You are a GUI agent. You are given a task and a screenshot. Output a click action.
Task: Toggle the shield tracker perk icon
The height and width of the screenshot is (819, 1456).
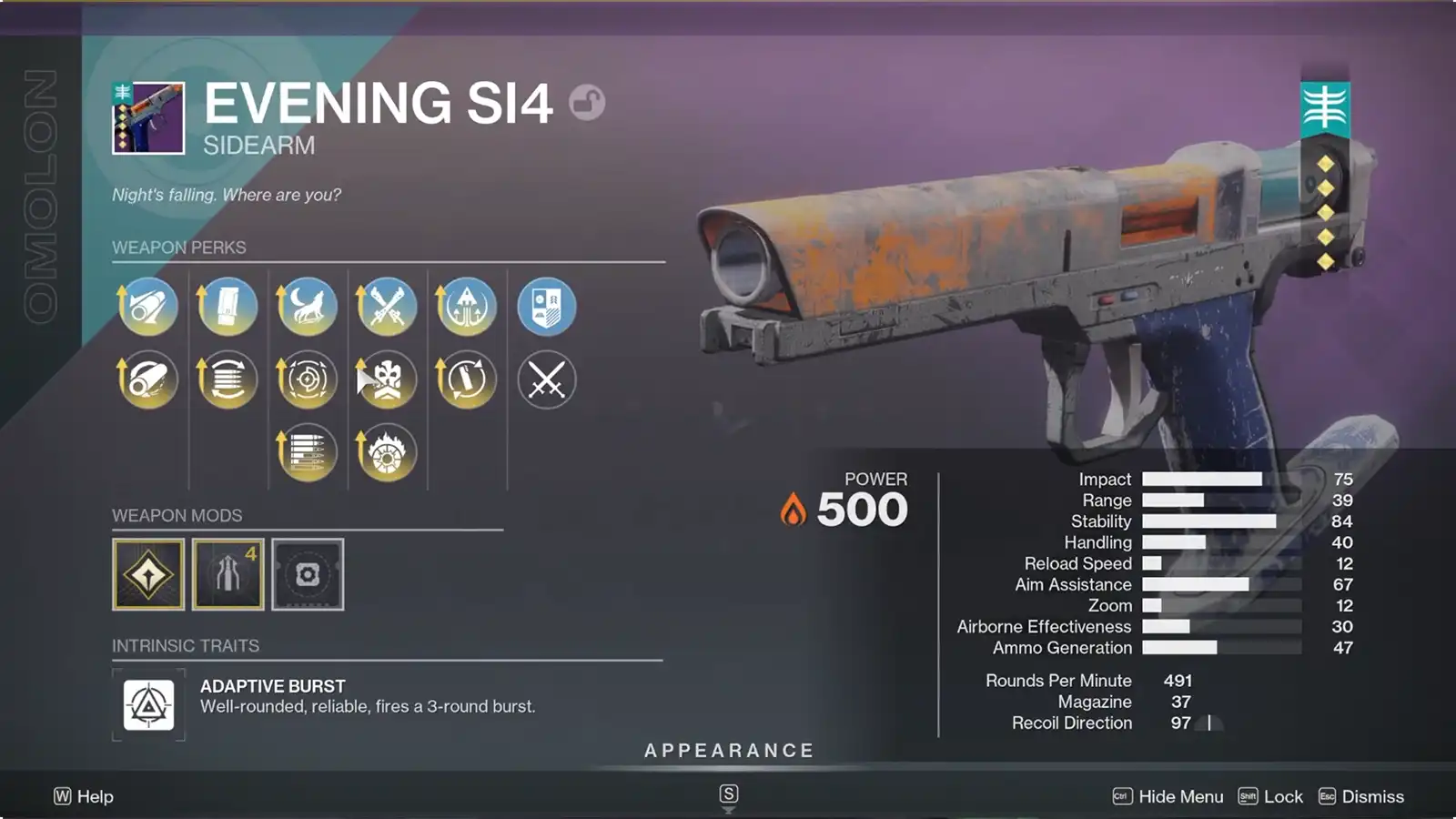pyautogui.click(x=547, y=307)
